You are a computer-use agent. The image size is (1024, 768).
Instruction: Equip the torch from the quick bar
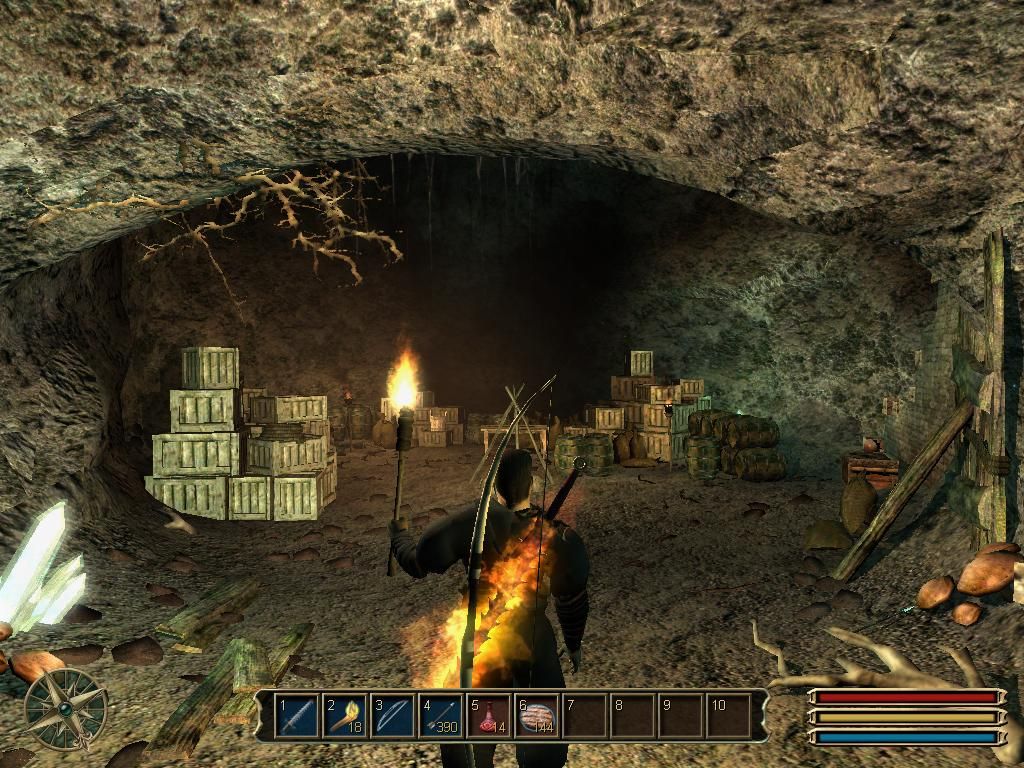[345, 716]
